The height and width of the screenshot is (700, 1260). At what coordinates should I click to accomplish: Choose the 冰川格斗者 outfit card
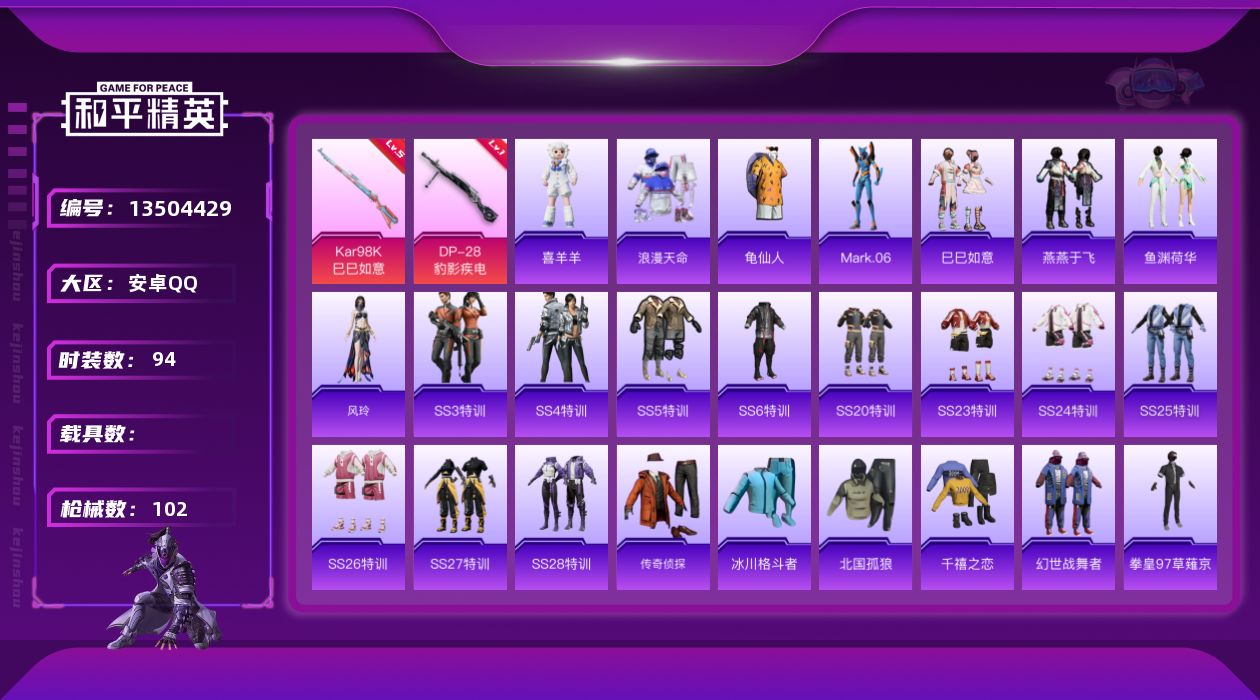coord(764,517)
